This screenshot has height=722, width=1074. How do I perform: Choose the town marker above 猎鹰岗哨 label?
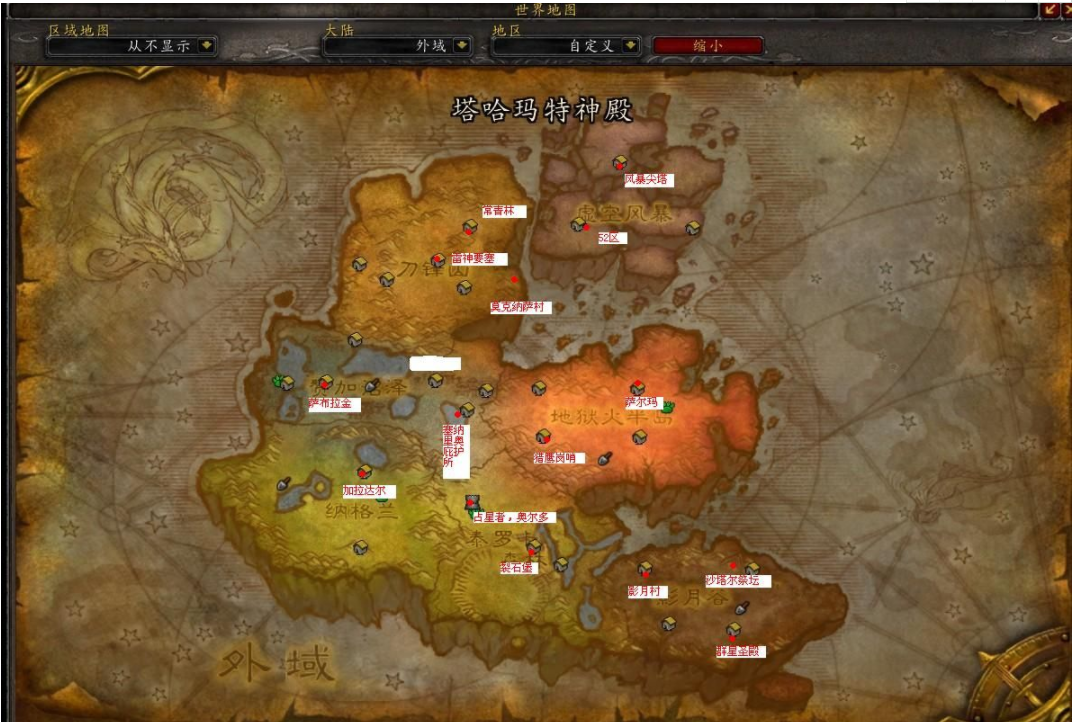click(x=544, y=436)
